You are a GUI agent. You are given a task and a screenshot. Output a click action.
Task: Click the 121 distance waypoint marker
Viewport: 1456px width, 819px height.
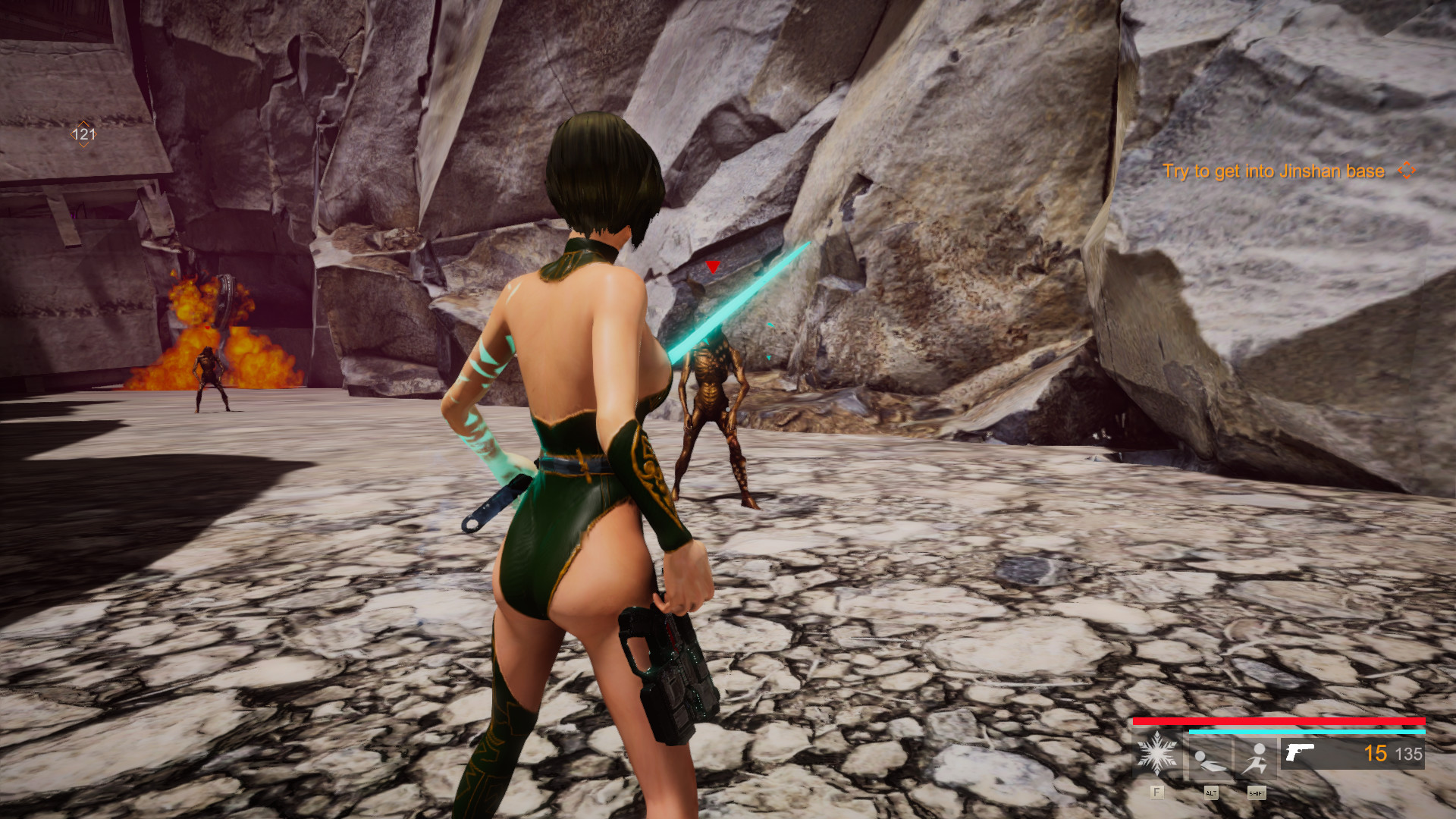(83, 134)
